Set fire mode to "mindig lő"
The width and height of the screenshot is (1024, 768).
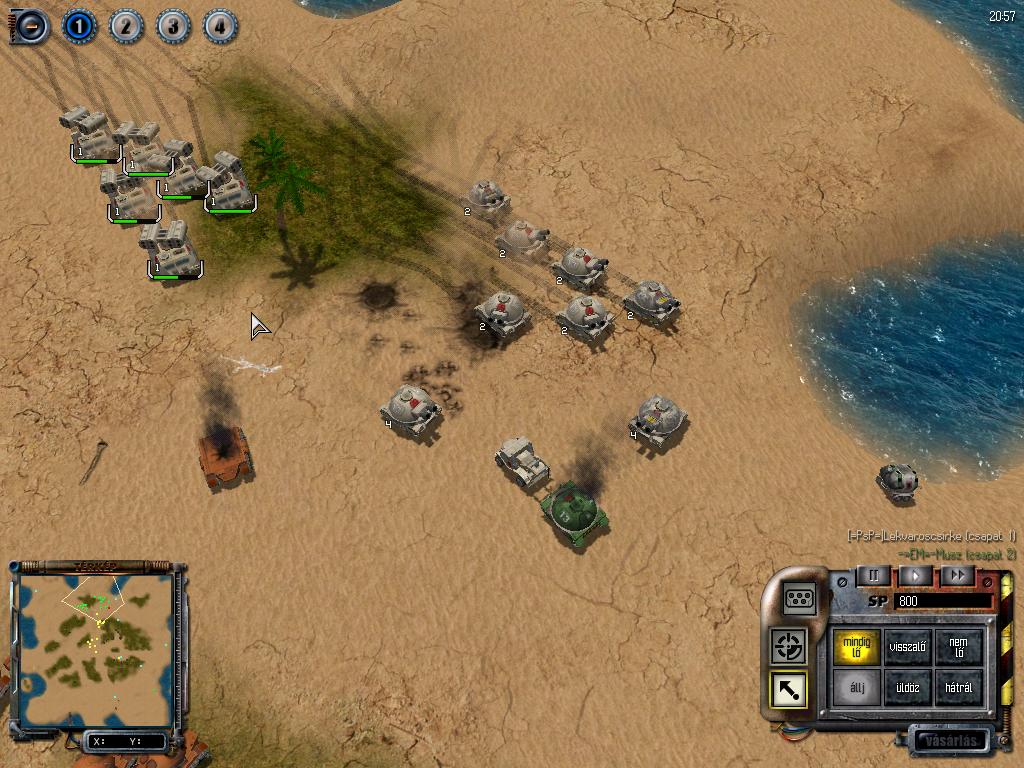tap(857, 646)
